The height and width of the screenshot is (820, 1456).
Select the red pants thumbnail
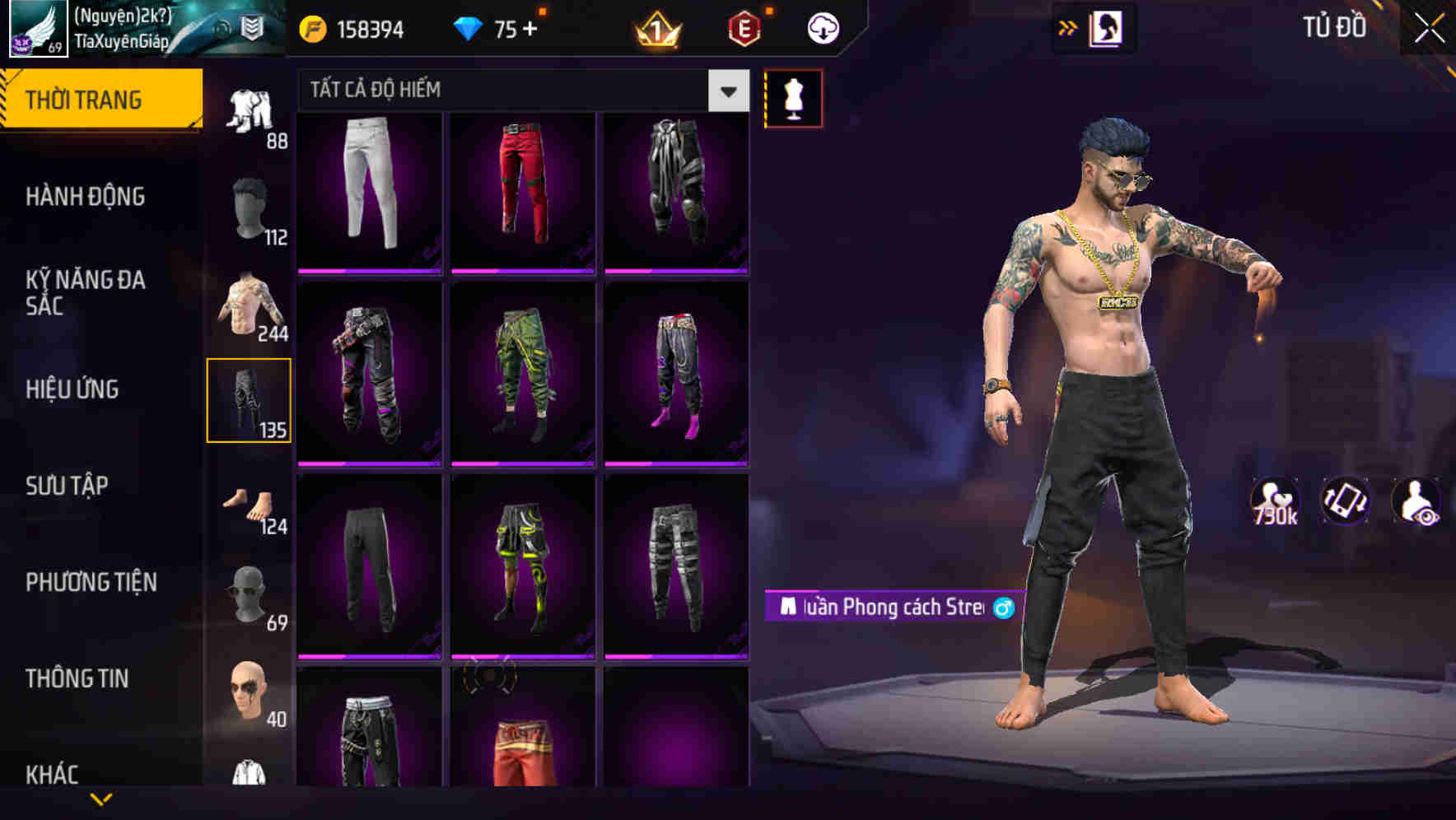pos(520,188)
